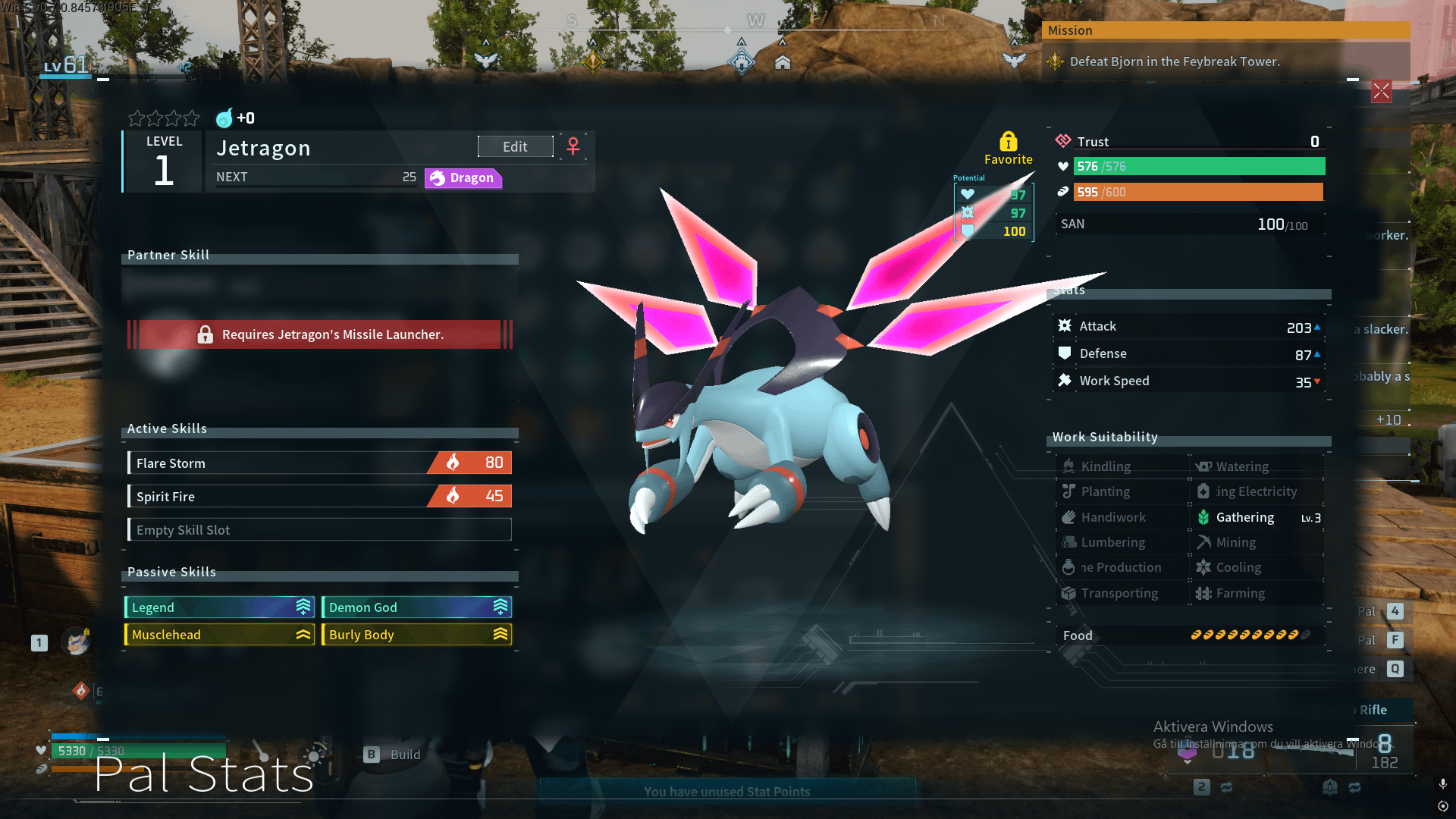Image resolution: width=1456 pixels, height=819 pixels.
Task: Inspect the Musclehead passive skill
Action: pyautogui.click(x=219, y=634)
